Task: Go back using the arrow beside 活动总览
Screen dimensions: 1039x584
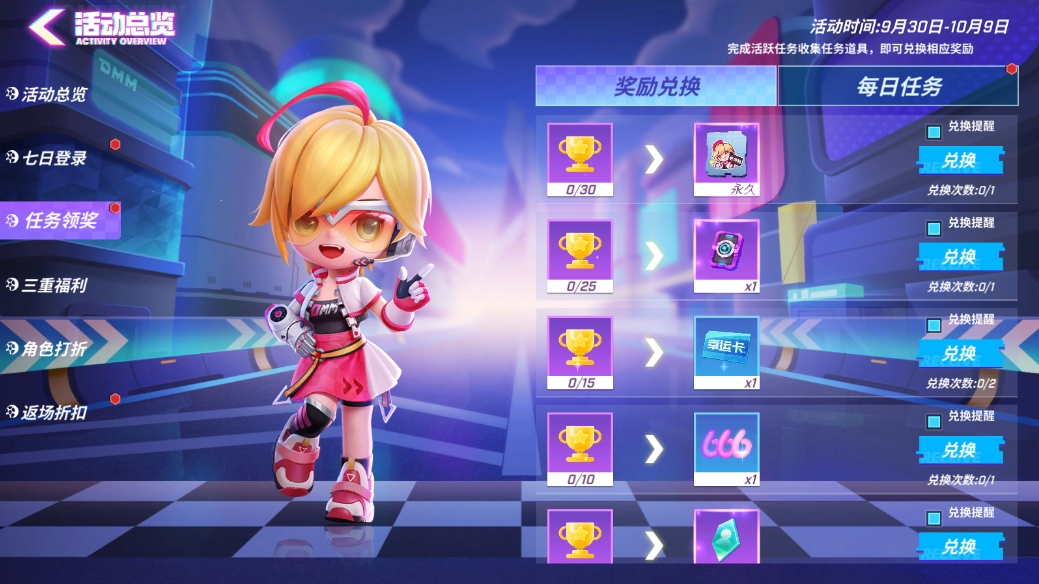Action: (47, 27)
